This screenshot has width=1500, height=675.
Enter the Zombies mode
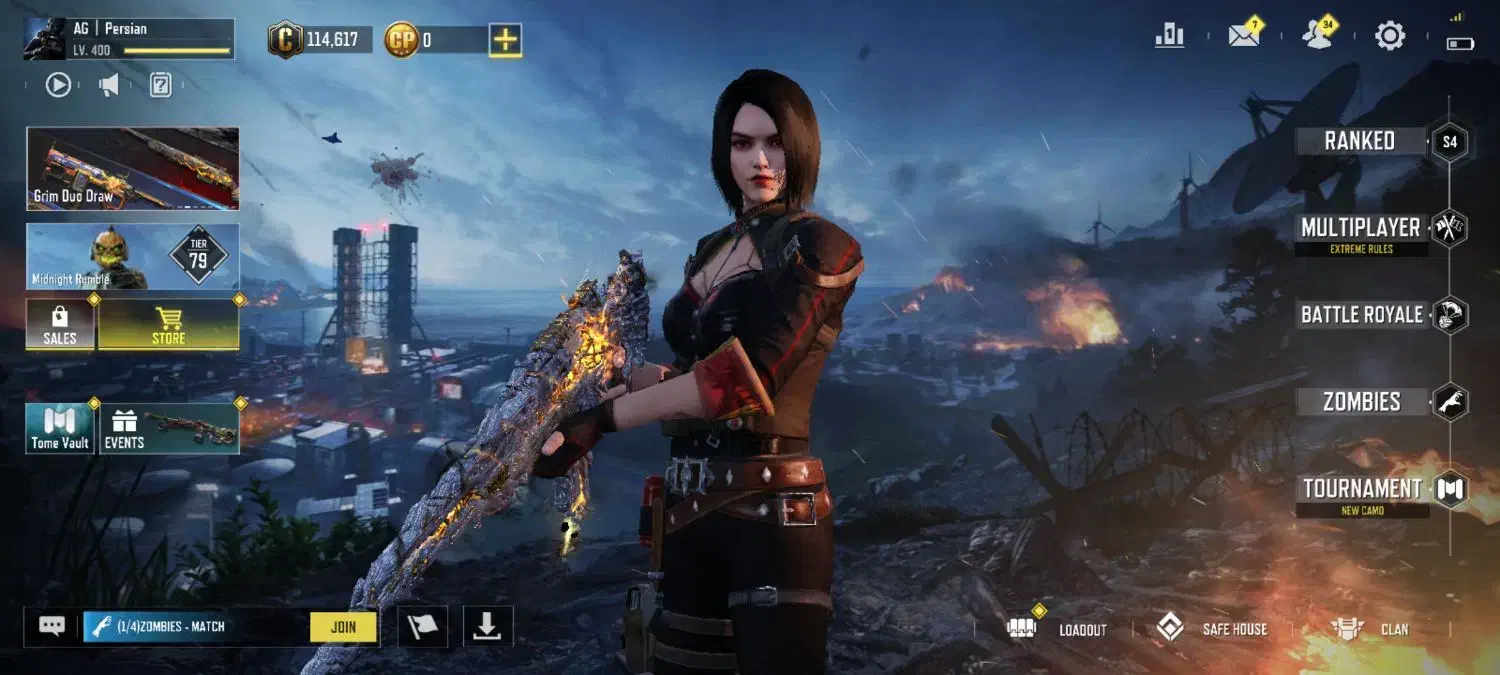[x=1362, y=402]
